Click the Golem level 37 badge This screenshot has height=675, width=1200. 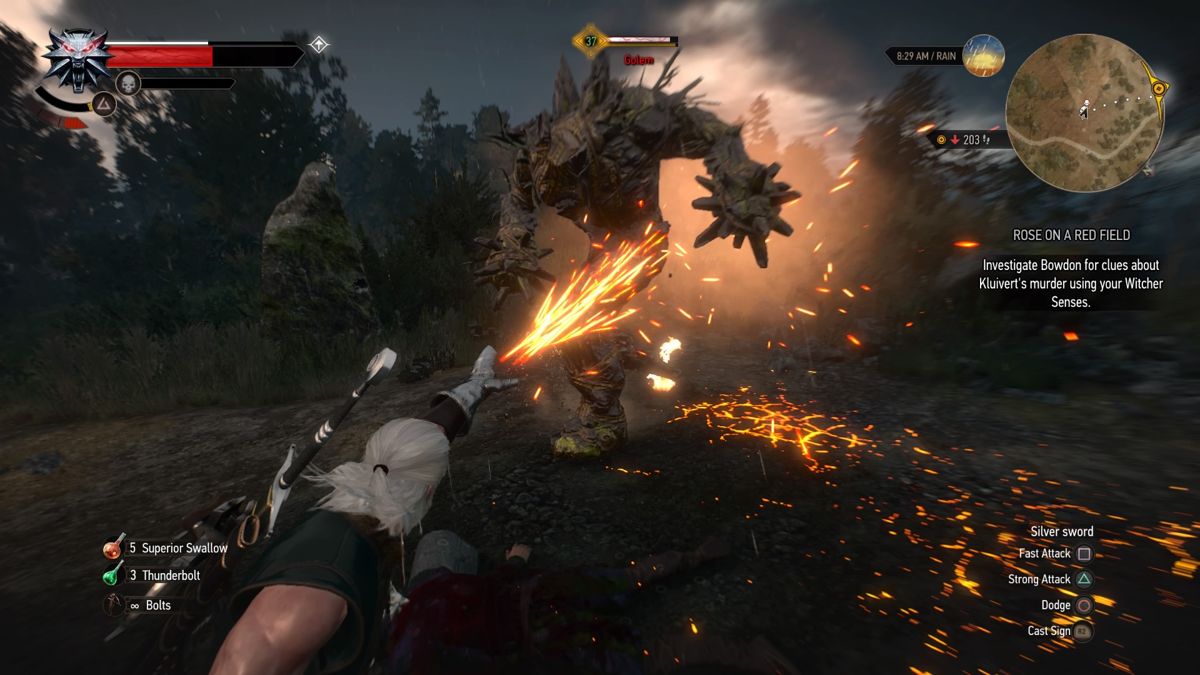click(x=590, y=41)
